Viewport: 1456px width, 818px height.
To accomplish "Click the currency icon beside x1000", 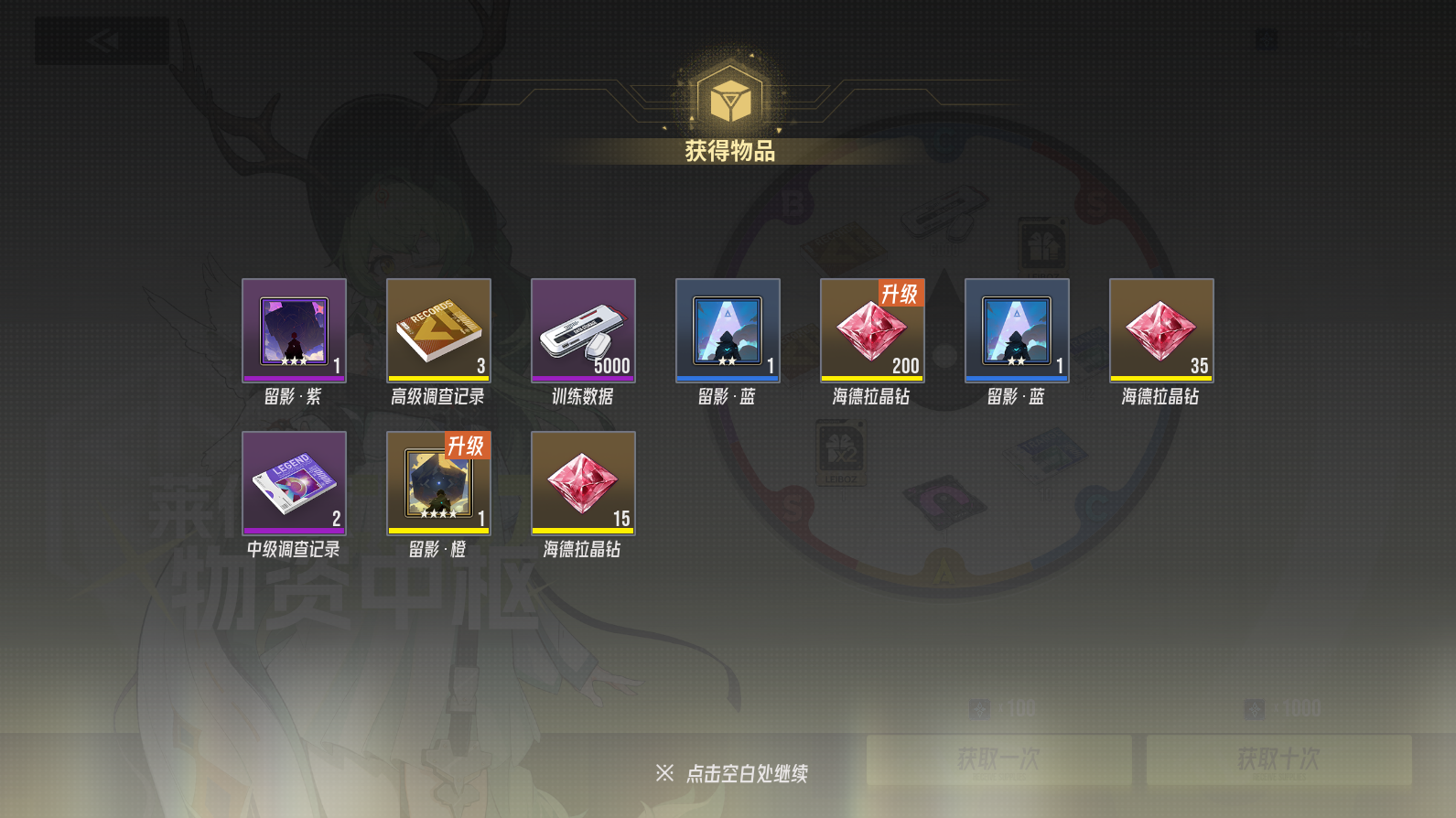I will [1256, 707].
